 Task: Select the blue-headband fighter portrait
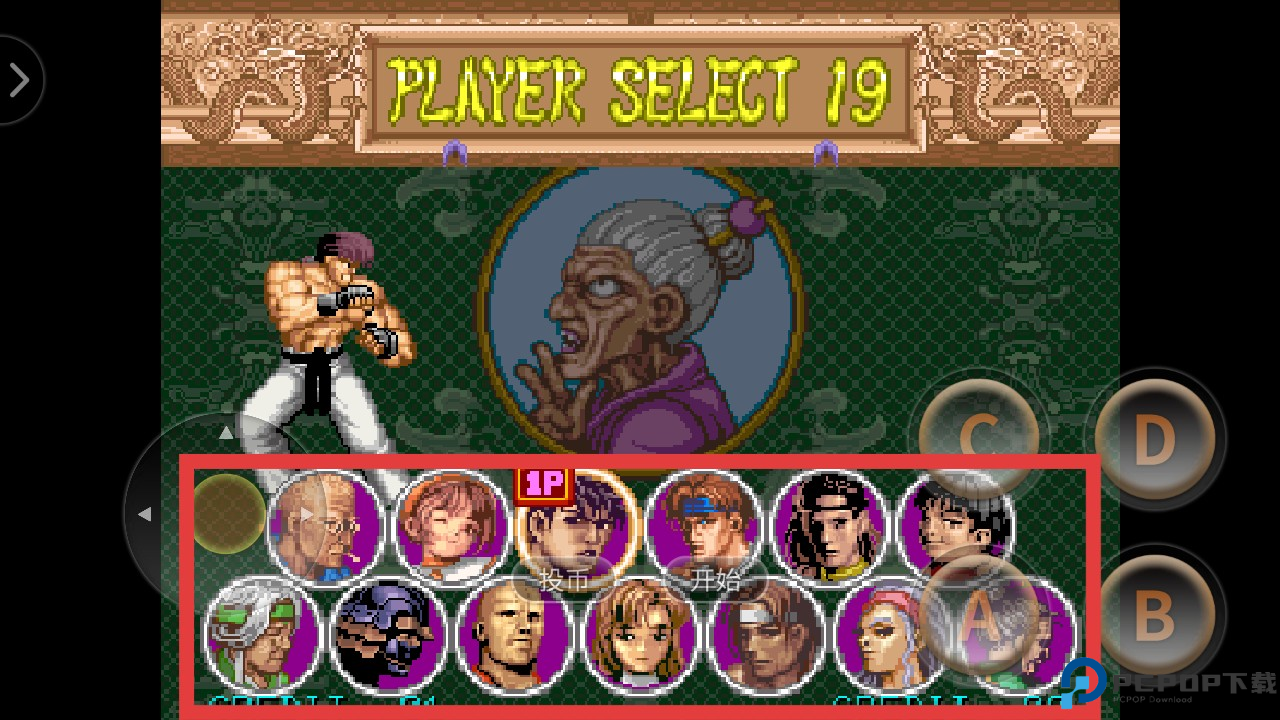click(x=703, y=526)
